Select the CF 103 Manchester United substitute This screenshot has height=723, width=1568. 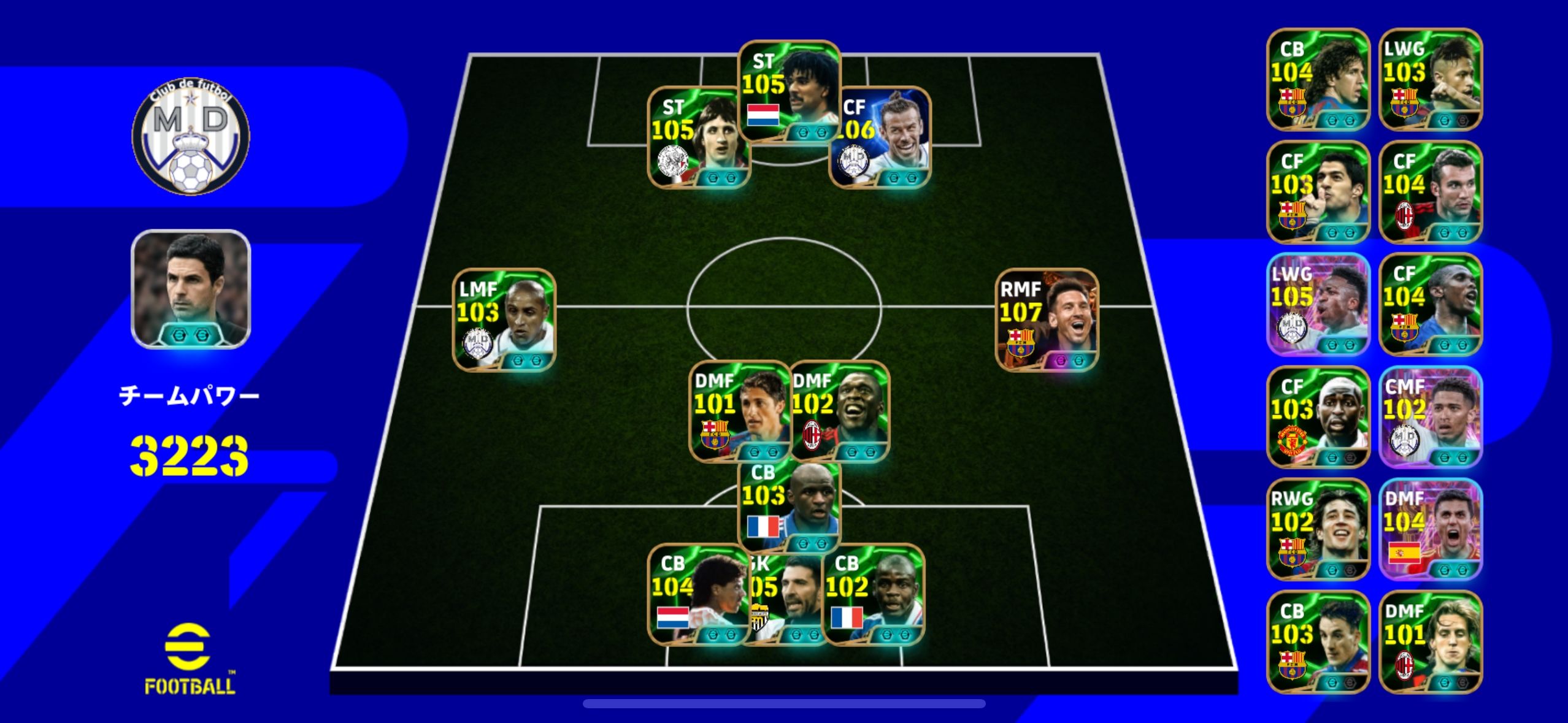1318,416
